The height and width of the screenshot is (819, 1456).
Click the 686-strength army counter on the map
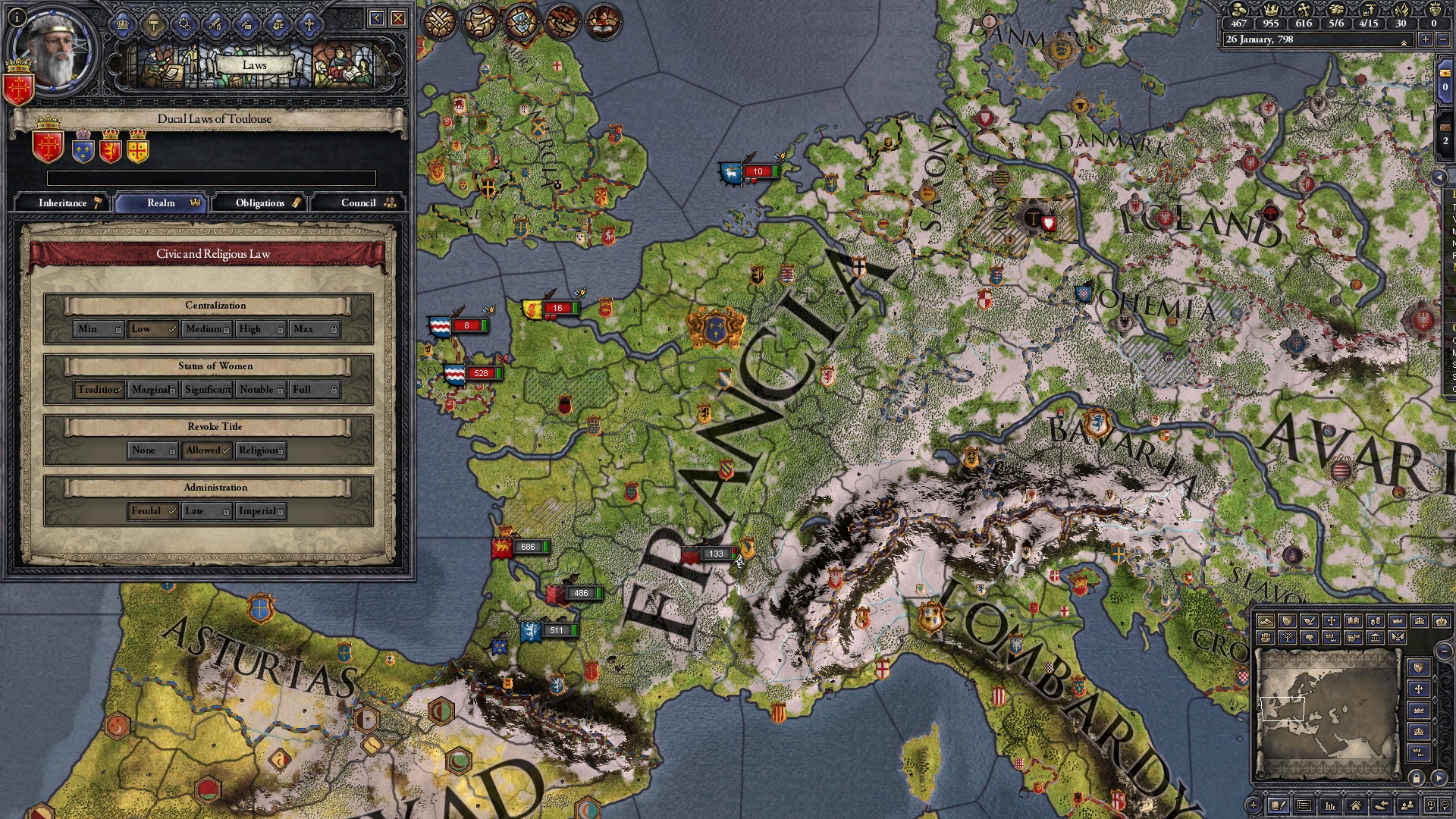pyautogui.click(x=529, y=546)
